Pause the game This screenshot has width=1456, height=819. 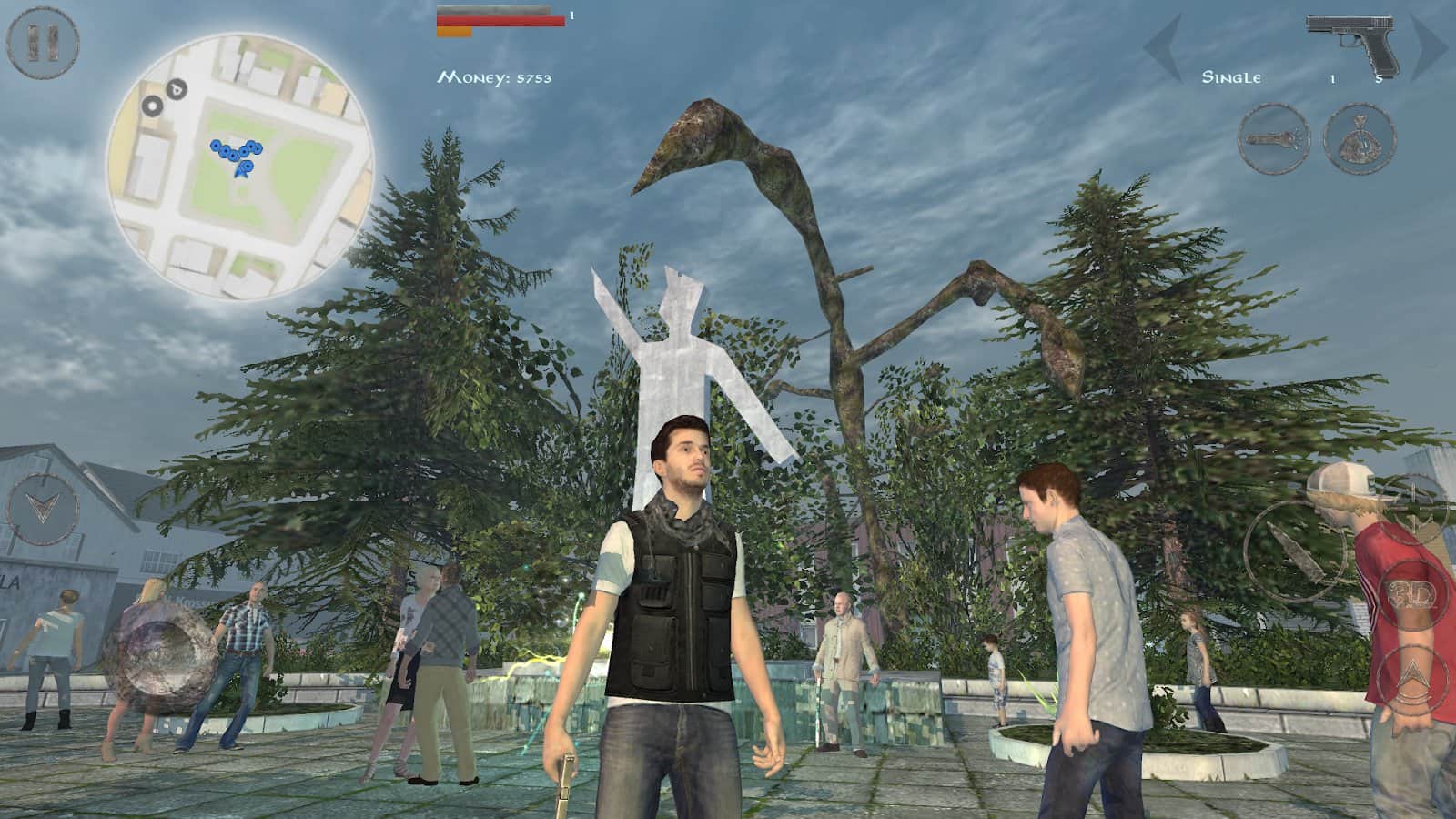click(43, 41)
